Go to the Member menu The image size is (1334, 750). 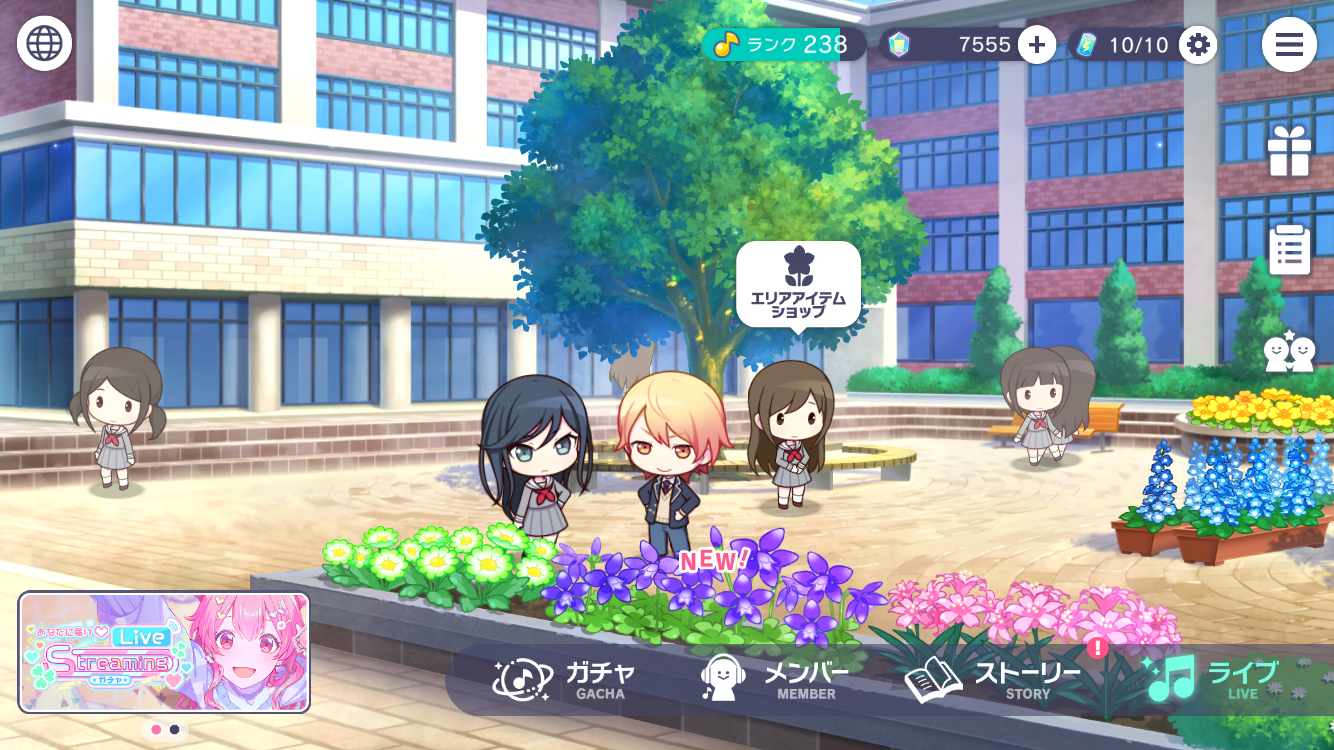click(775, 679)
